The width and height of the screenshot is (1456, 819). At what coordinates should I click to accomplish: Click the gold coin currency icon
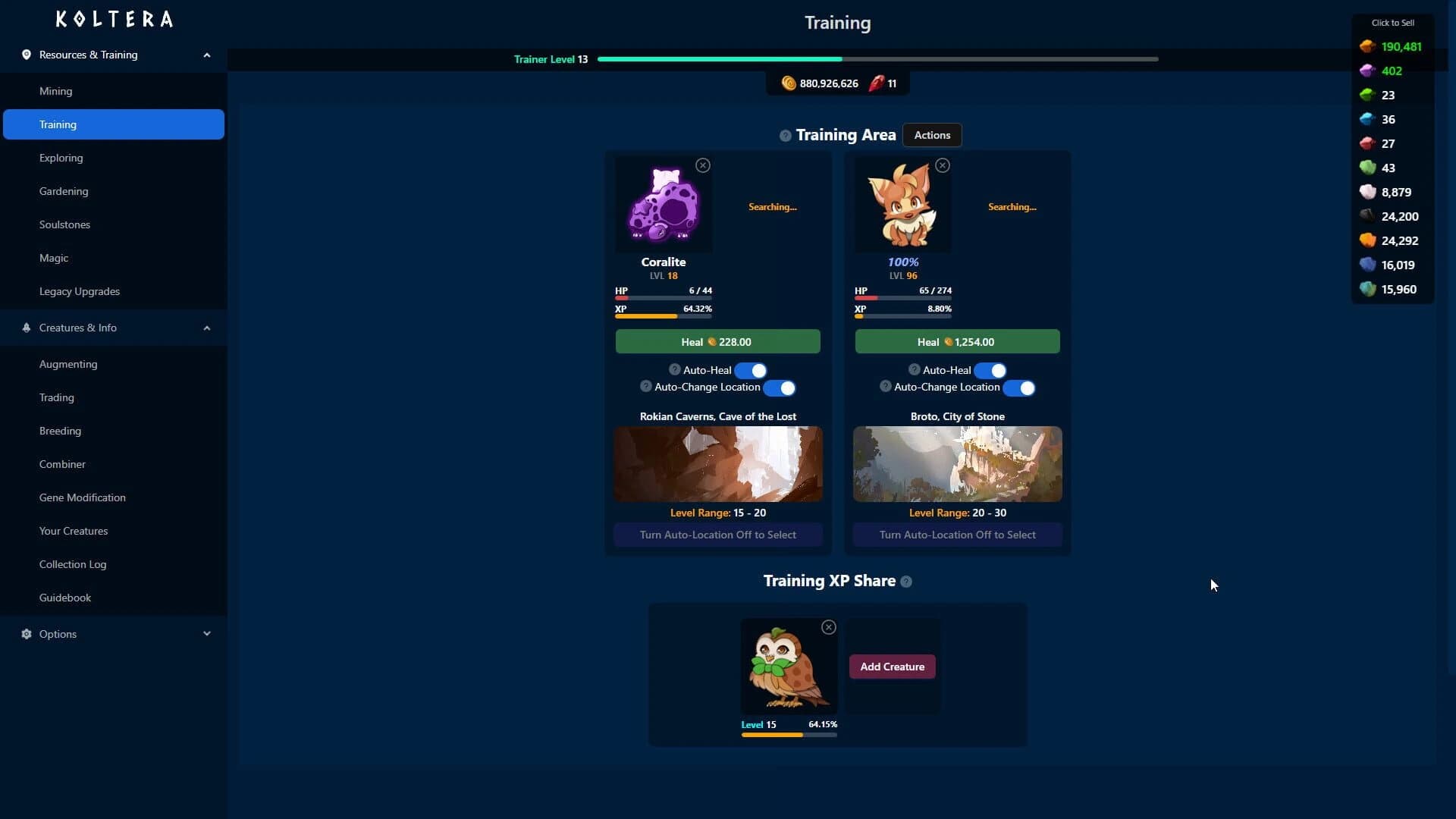point(789,83)
